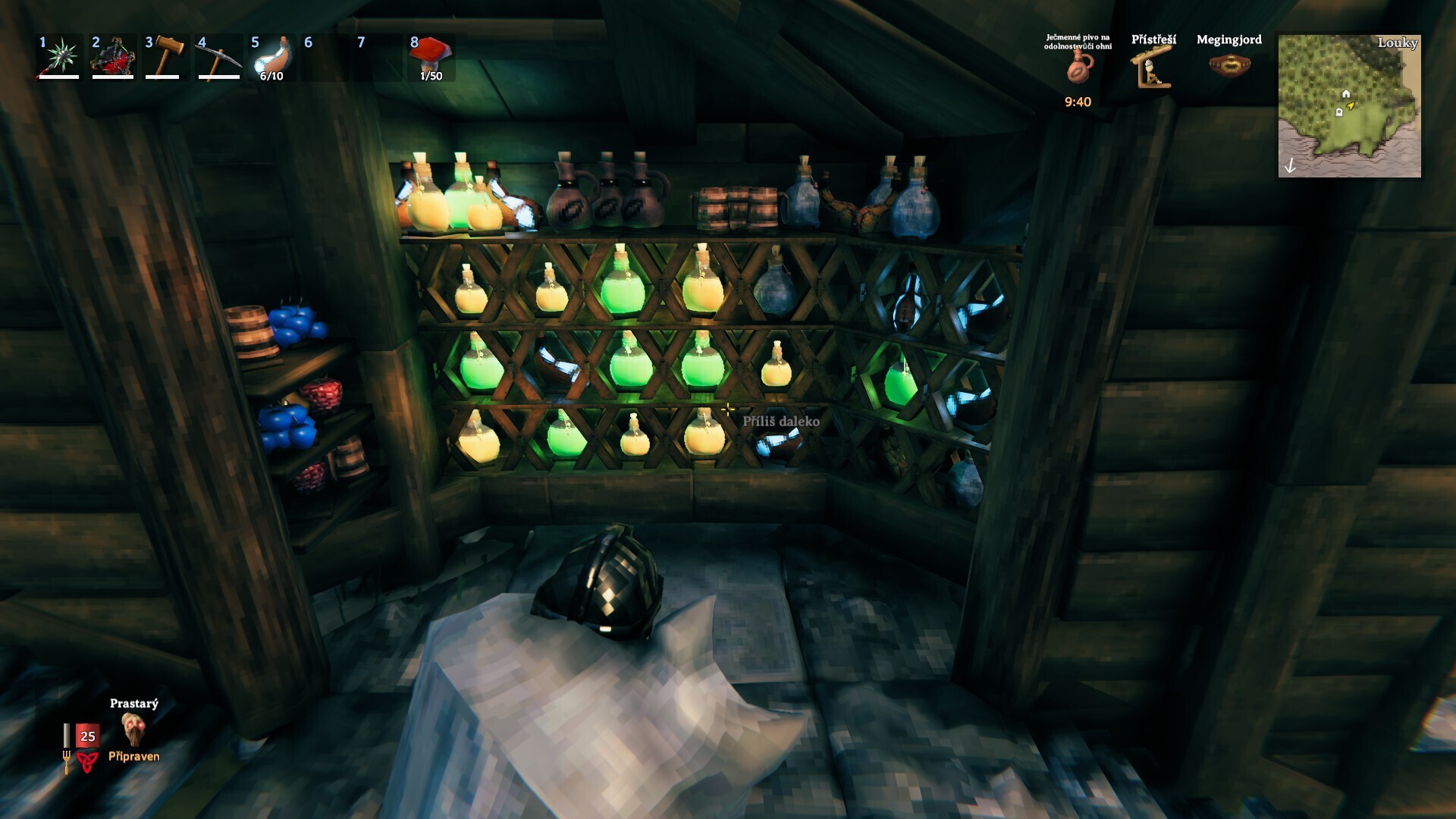Toggle the Přístřeší shelter status icon

coord(1152,72)
